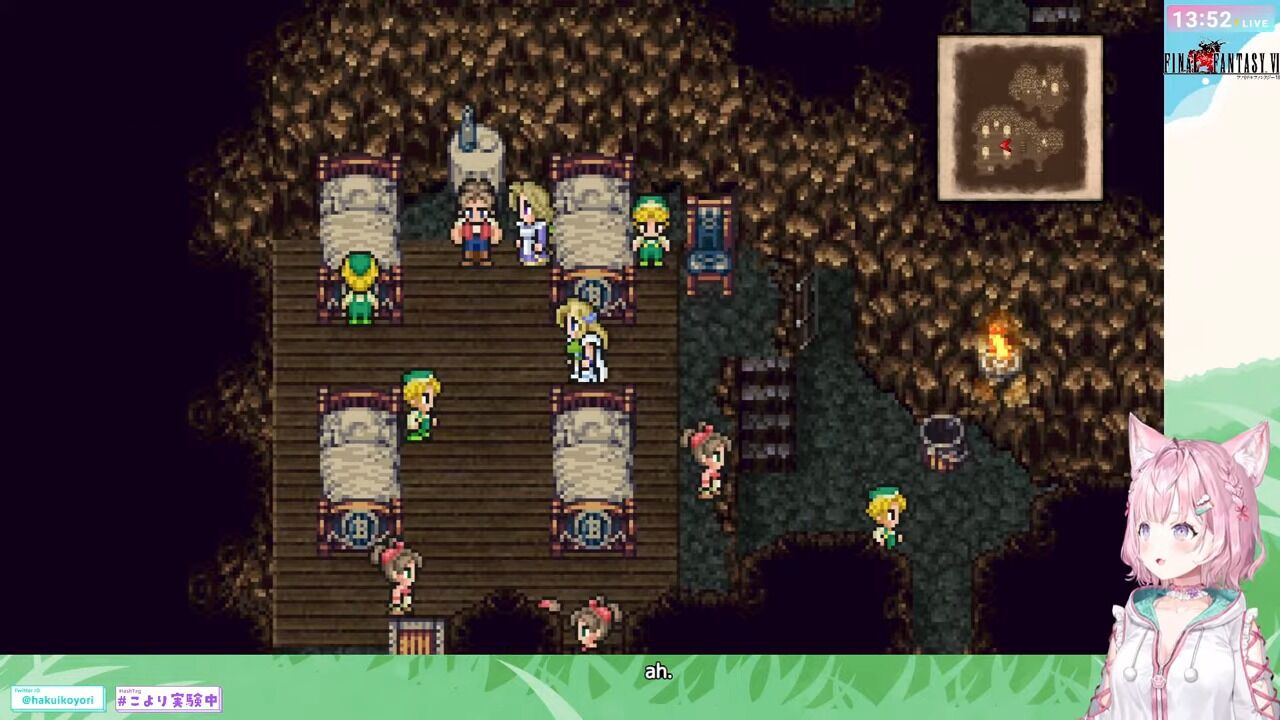Click the @hakuikoyori handle text
The width and height of the screenshot is (1280, 720).
(57, 700)
